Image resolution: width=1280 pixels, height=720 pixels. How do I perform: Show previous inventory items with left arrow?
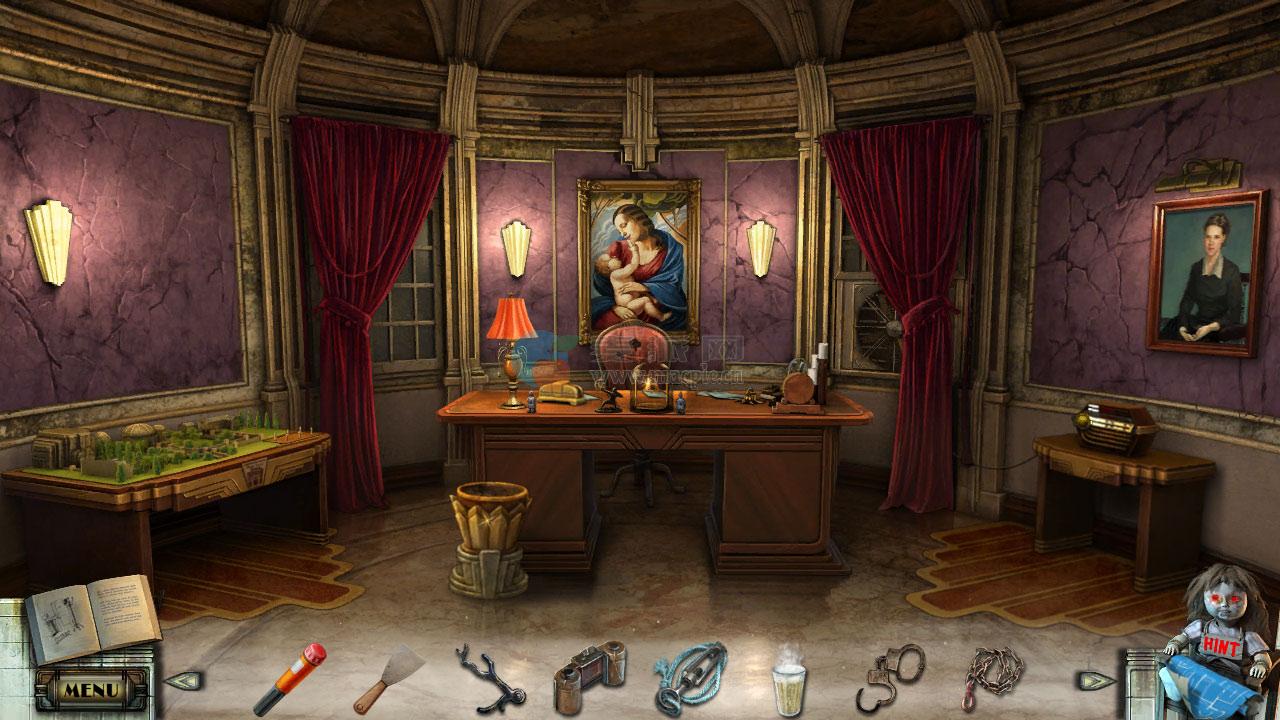182,681
